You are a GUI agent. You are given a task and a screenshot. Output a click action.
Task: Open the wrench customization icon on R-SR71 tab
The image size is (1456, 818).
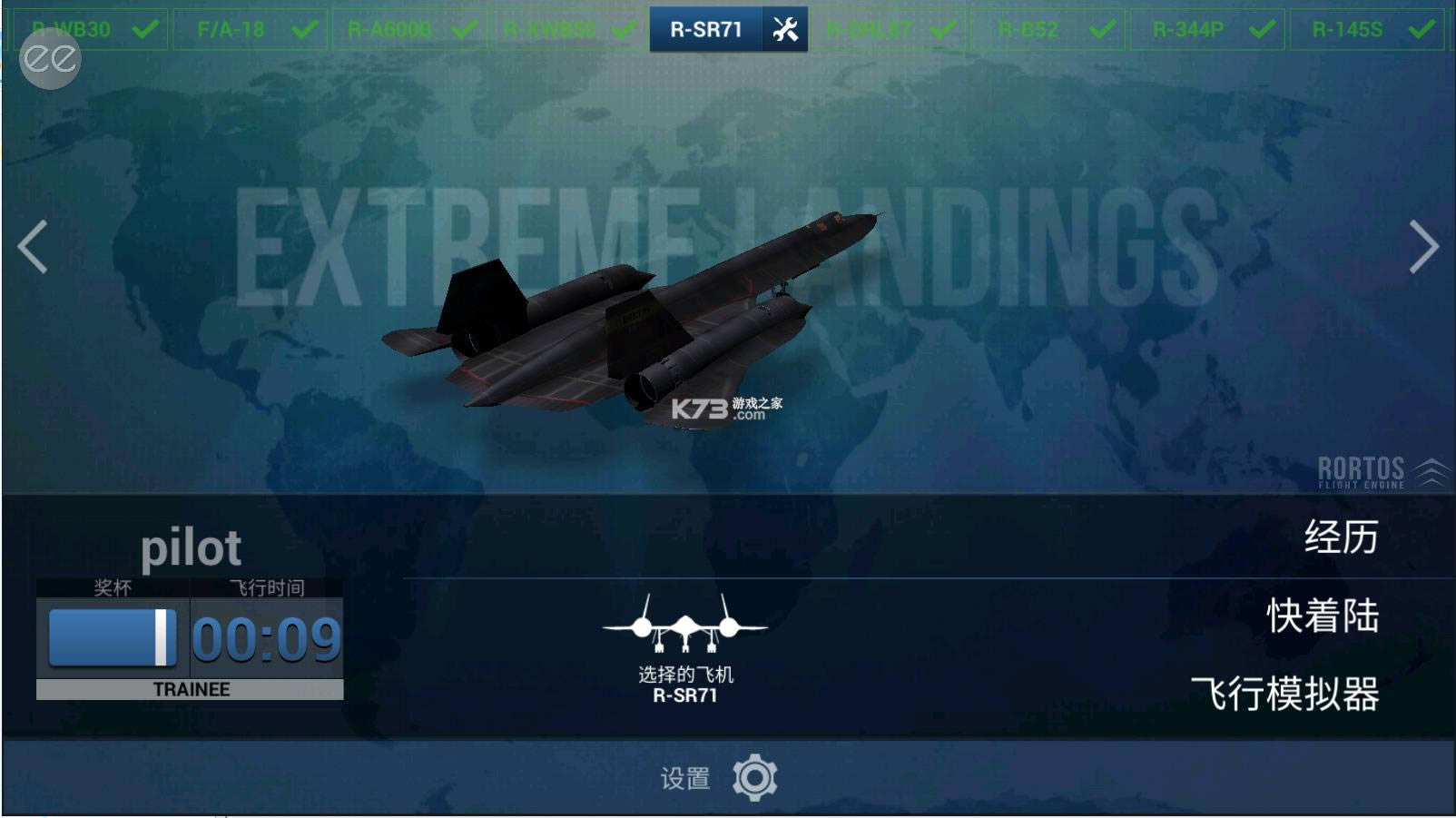coord(786,28)
